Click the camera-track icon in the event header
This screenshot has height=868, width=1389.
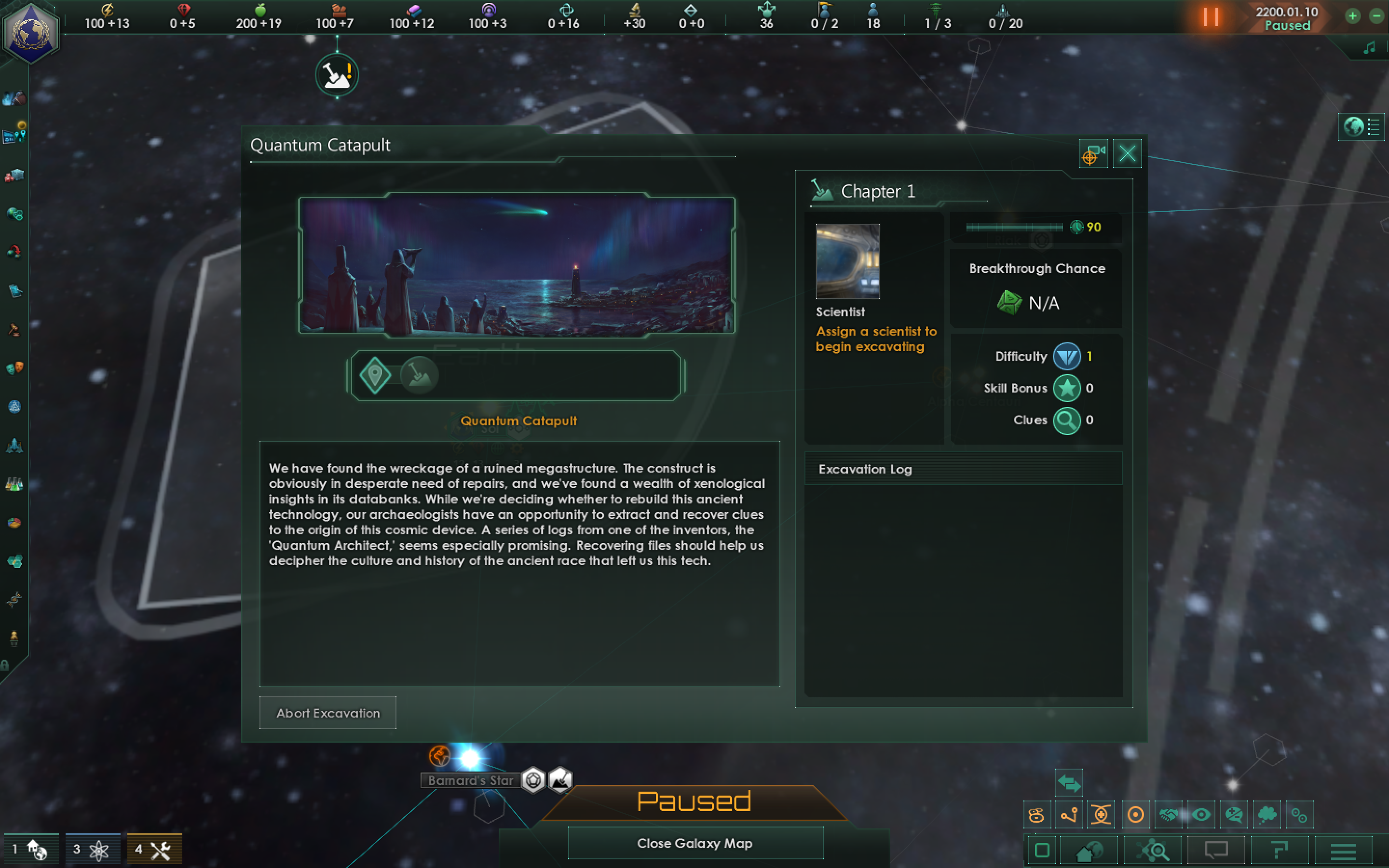pos(1093,154)
